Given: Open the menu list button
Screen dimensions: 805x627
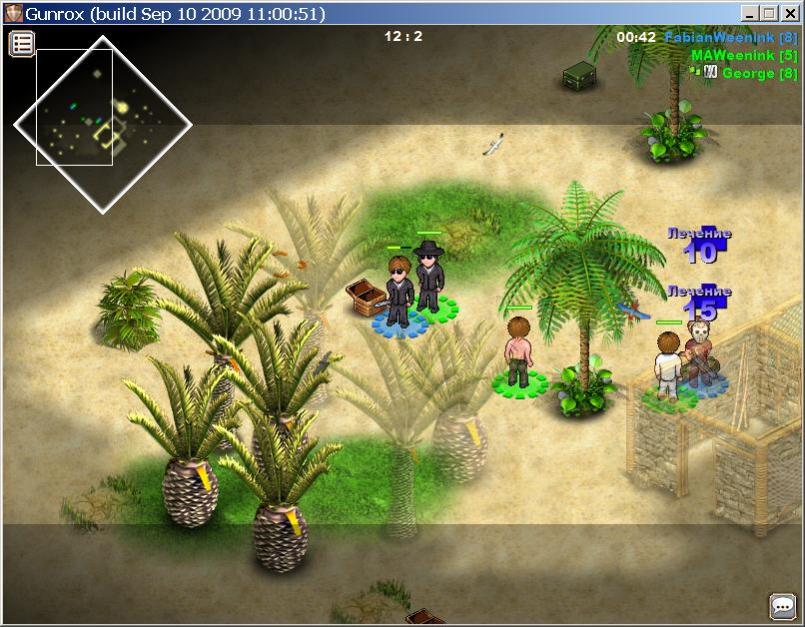Looking at the screenshot, I should coord(22,43).
